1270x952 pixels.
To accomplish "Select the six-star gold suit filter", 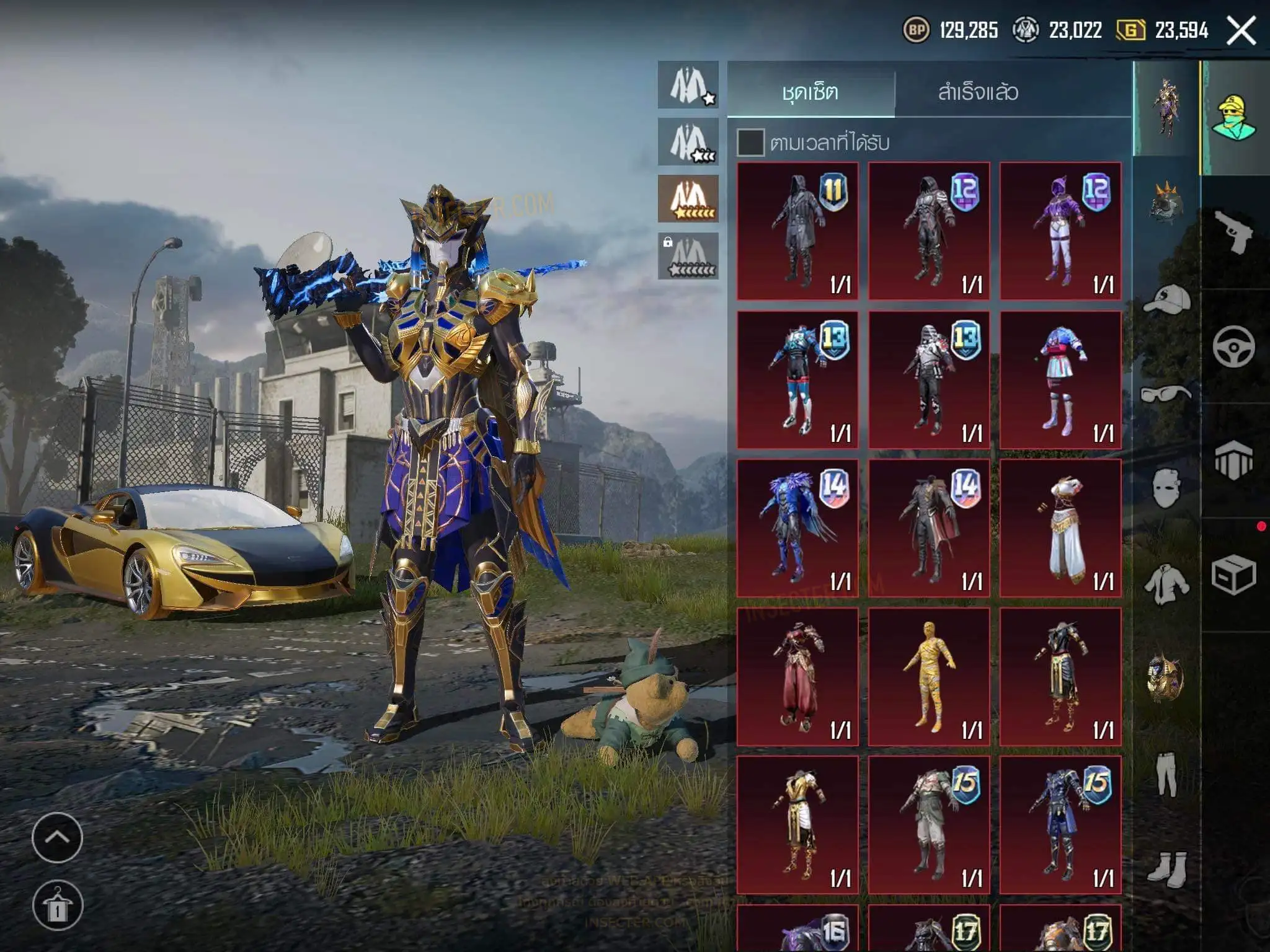I will pyautogui.click(x=688, y=199).
